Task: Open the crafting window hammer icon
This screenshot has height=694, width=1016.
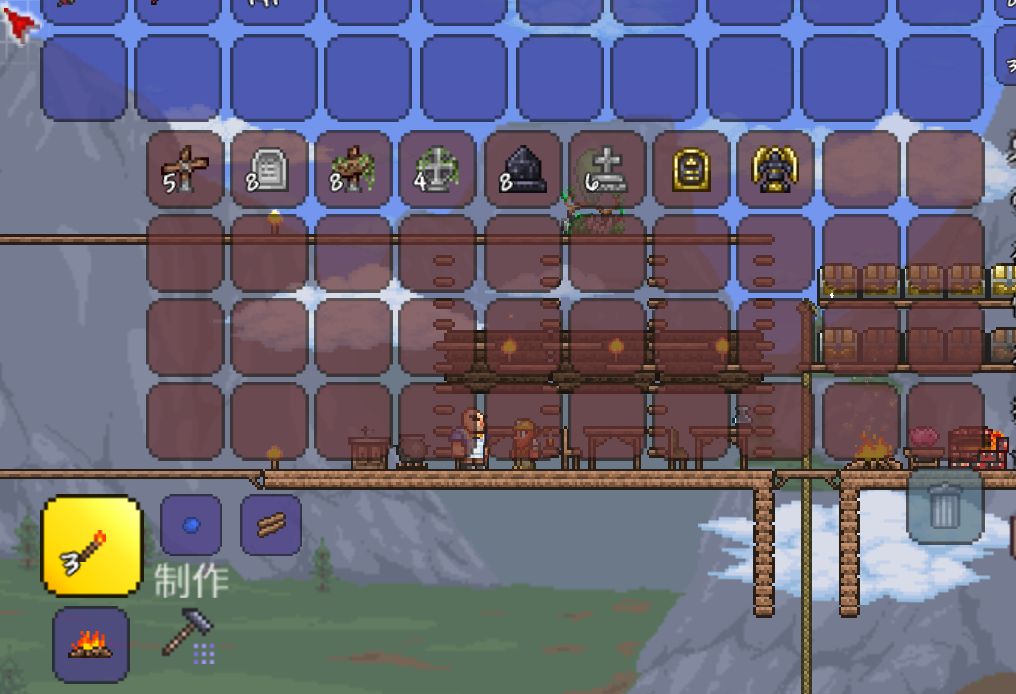Action: [190, 633]
